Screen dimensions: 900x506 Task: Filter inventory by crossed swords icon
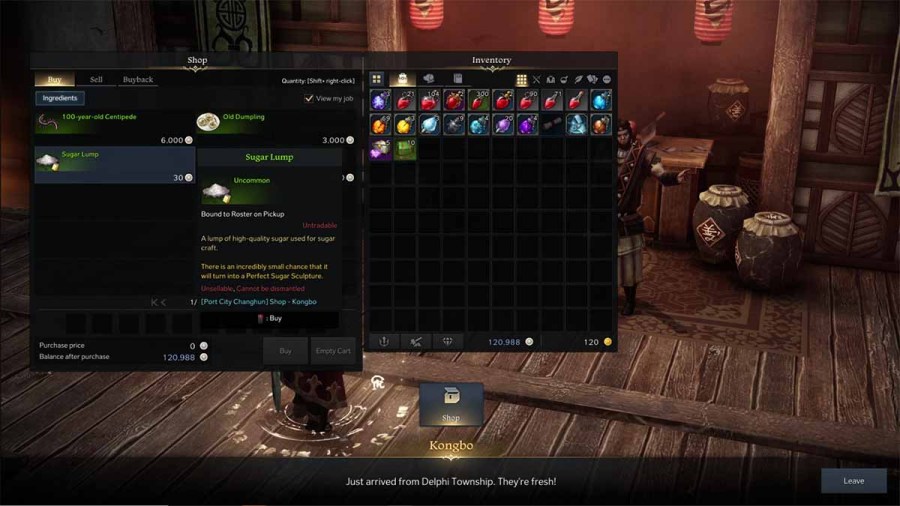(536, 80)
